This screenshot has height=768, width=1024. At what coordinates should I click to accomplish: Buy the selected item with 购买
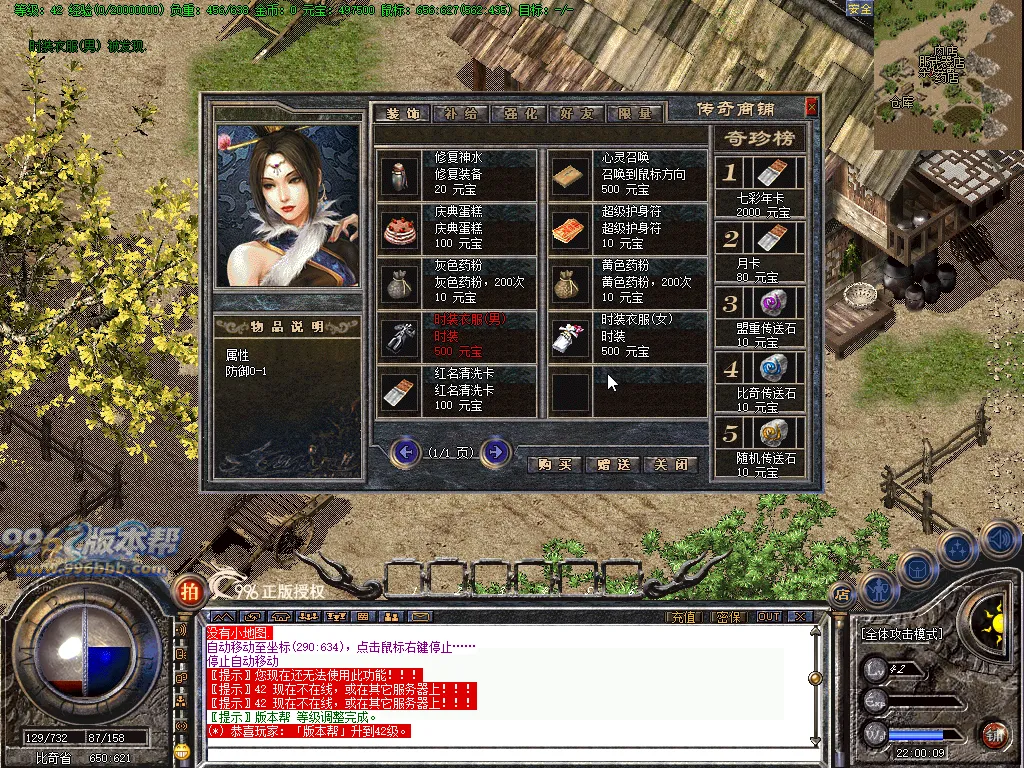click(554, 464)
